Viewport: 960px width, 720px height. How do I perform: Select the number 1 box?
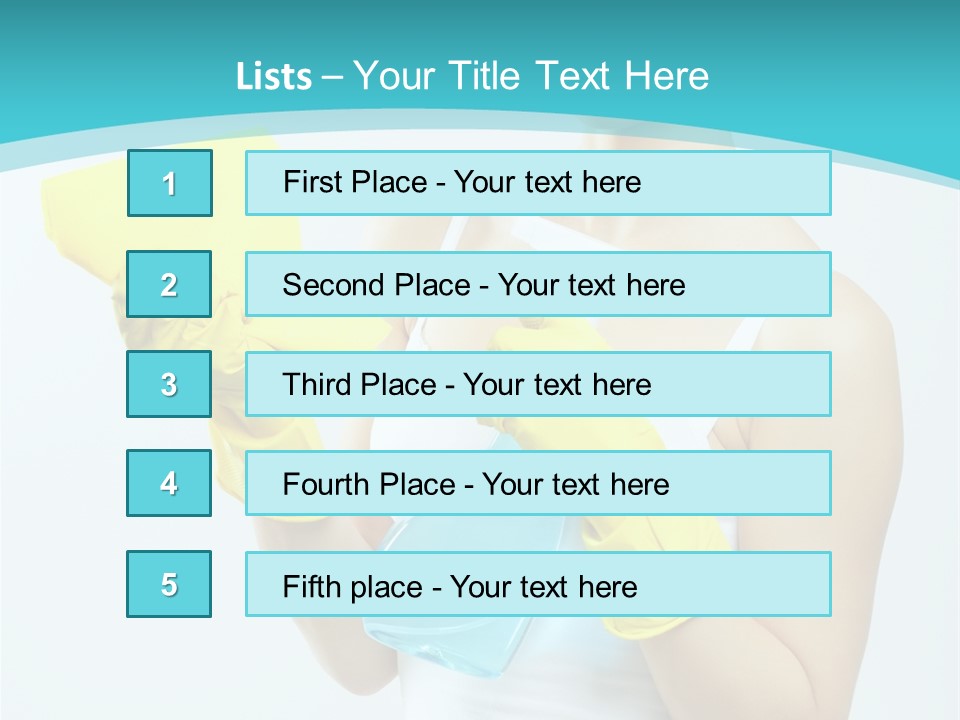point(170,183)
